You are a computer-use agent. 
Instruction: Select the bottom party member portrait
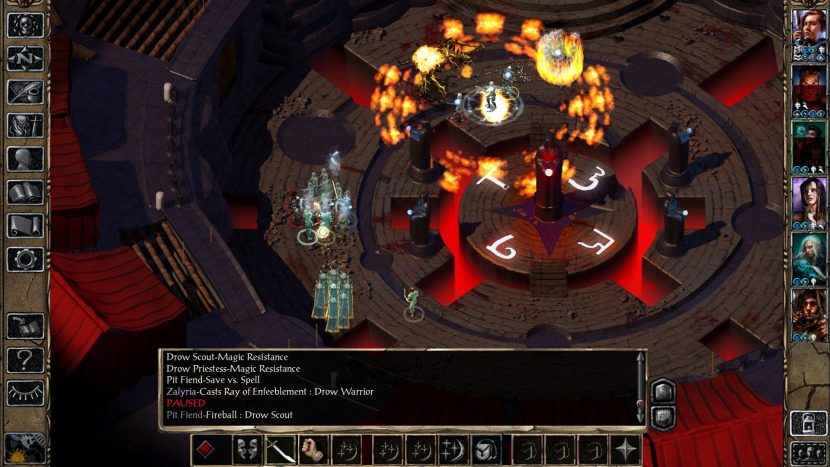coord(808,313)
